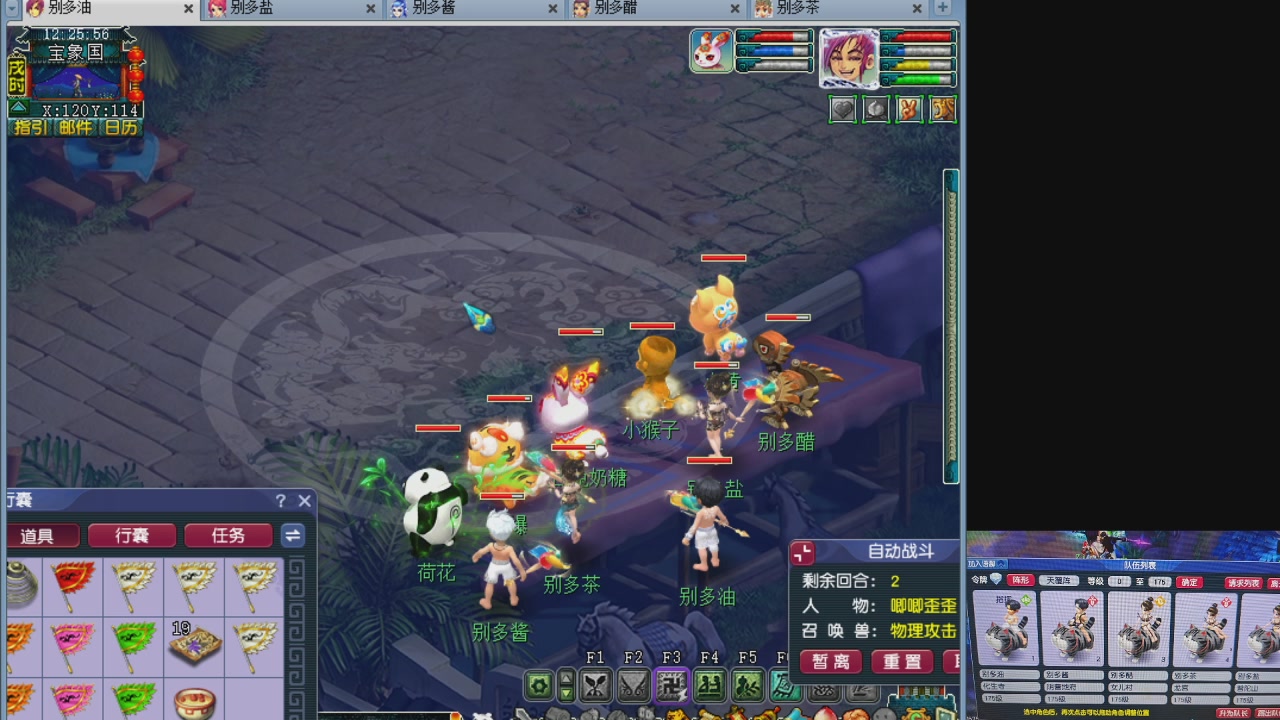Screen dimensions: 1280x720
Task: Select the F1 skill icon
Action: (x=595, y=684)
